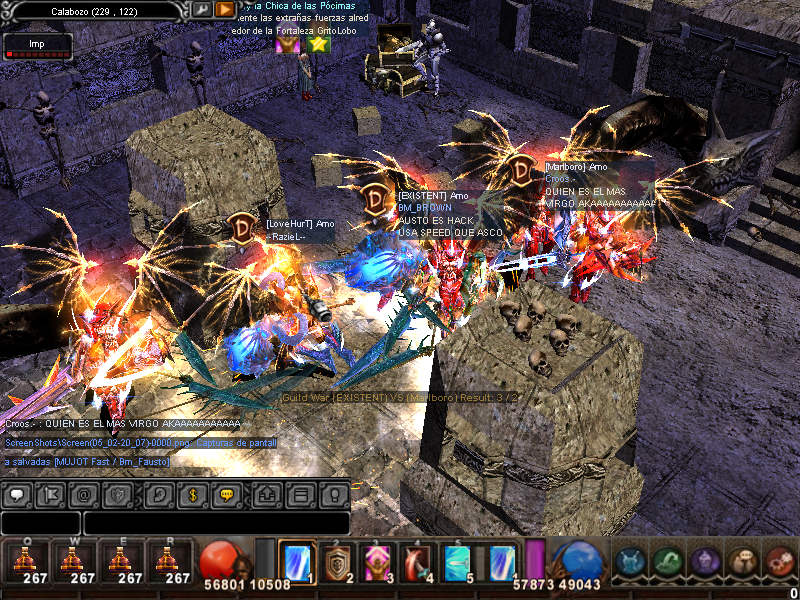Open the wrench settings button
The width and height of the screenshot is (800, 600).
click(201, 9)
